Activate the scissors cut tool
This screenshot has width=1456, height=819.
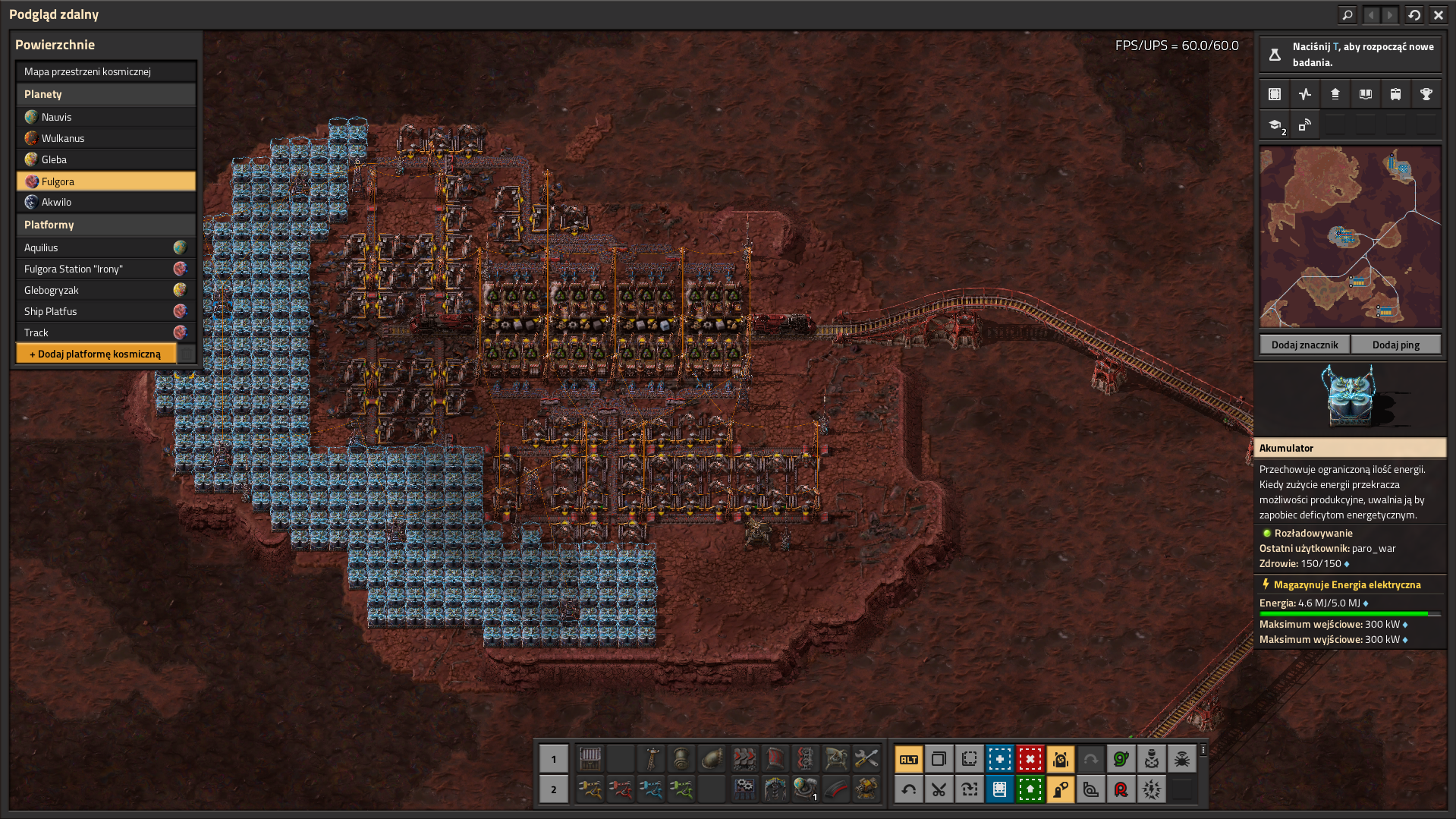(x=939, y=789)
